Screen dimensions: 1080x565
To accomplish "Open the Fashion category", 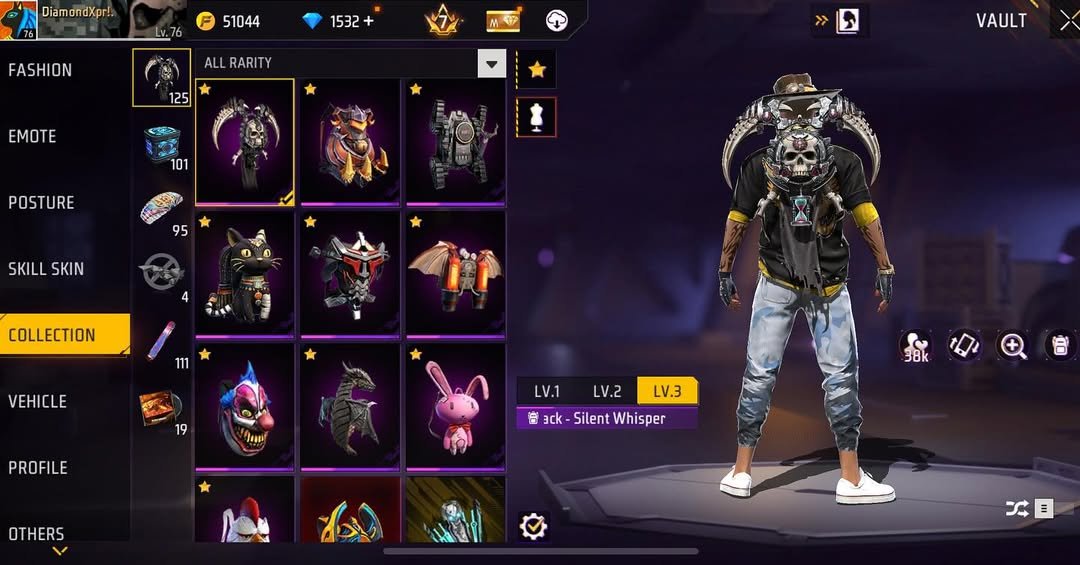I will point(40,70).
